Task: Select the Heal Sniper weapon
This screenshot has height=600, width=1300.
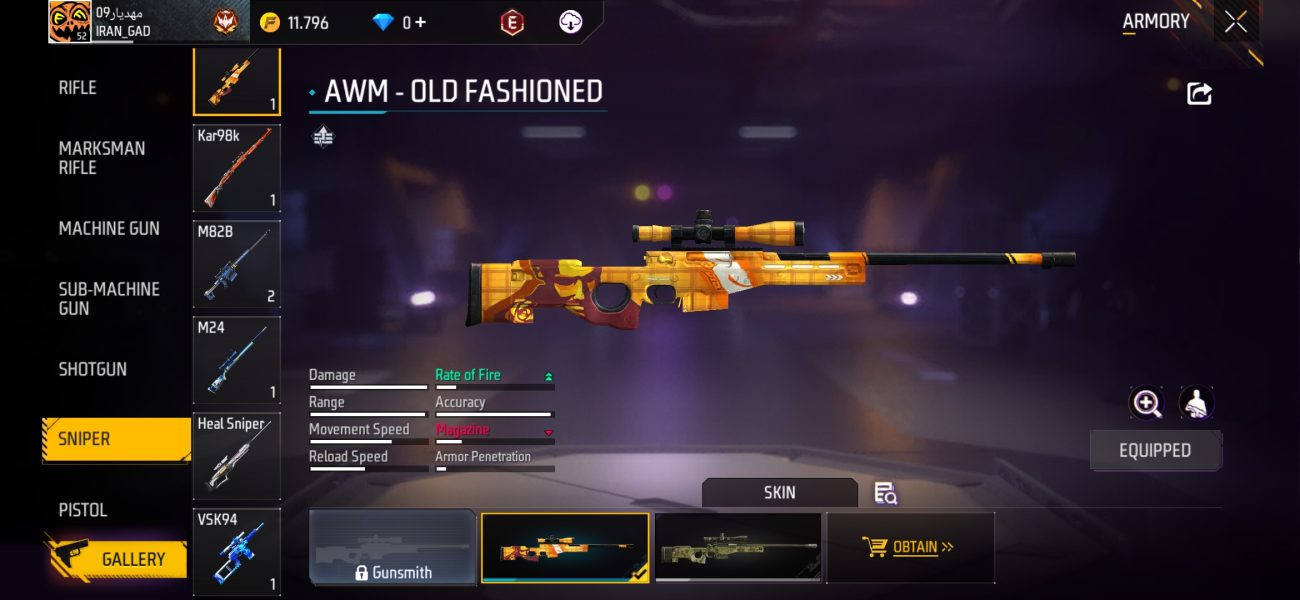Action: [x=236, y=456]
